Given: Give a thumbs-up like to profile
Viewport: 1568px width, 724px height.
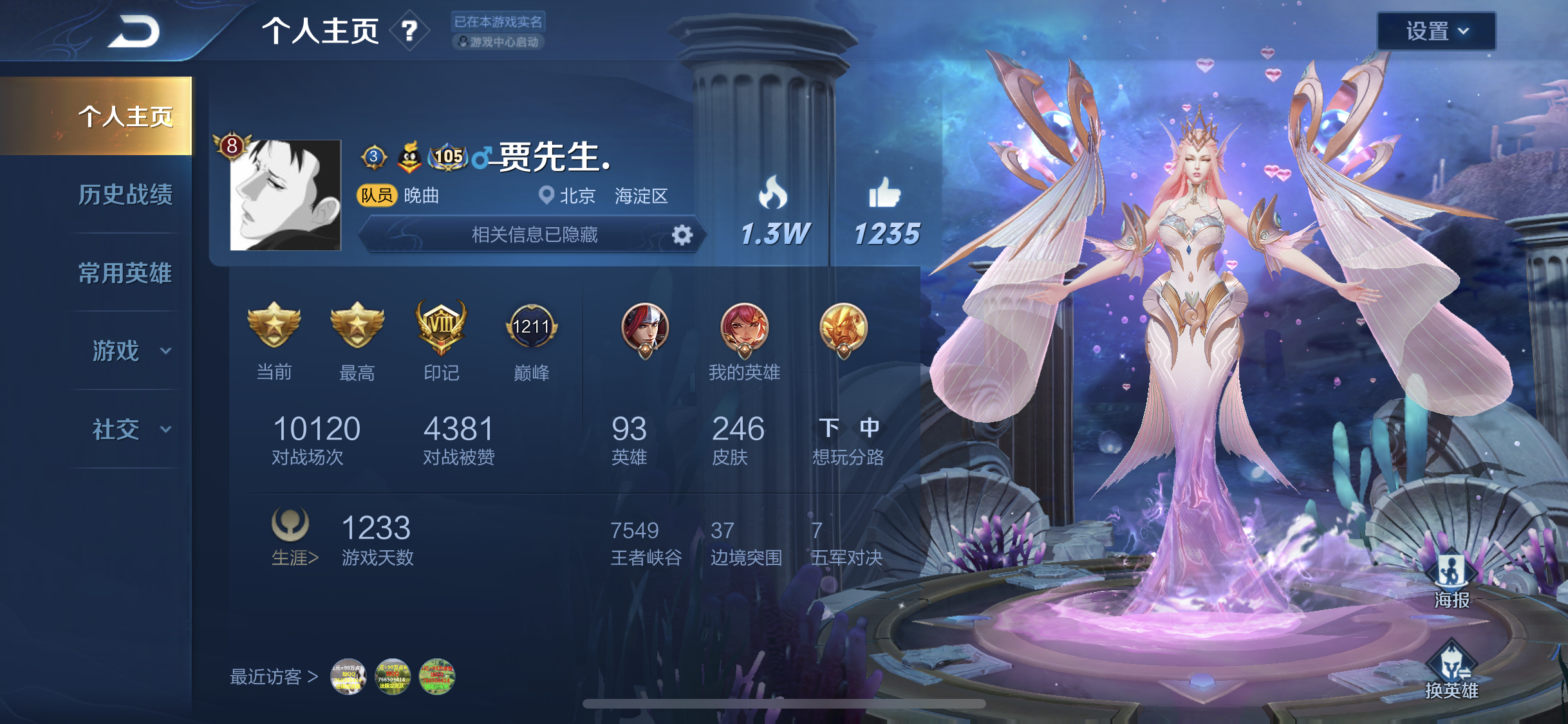Looking at the screenshot, I should click(885, 193).
